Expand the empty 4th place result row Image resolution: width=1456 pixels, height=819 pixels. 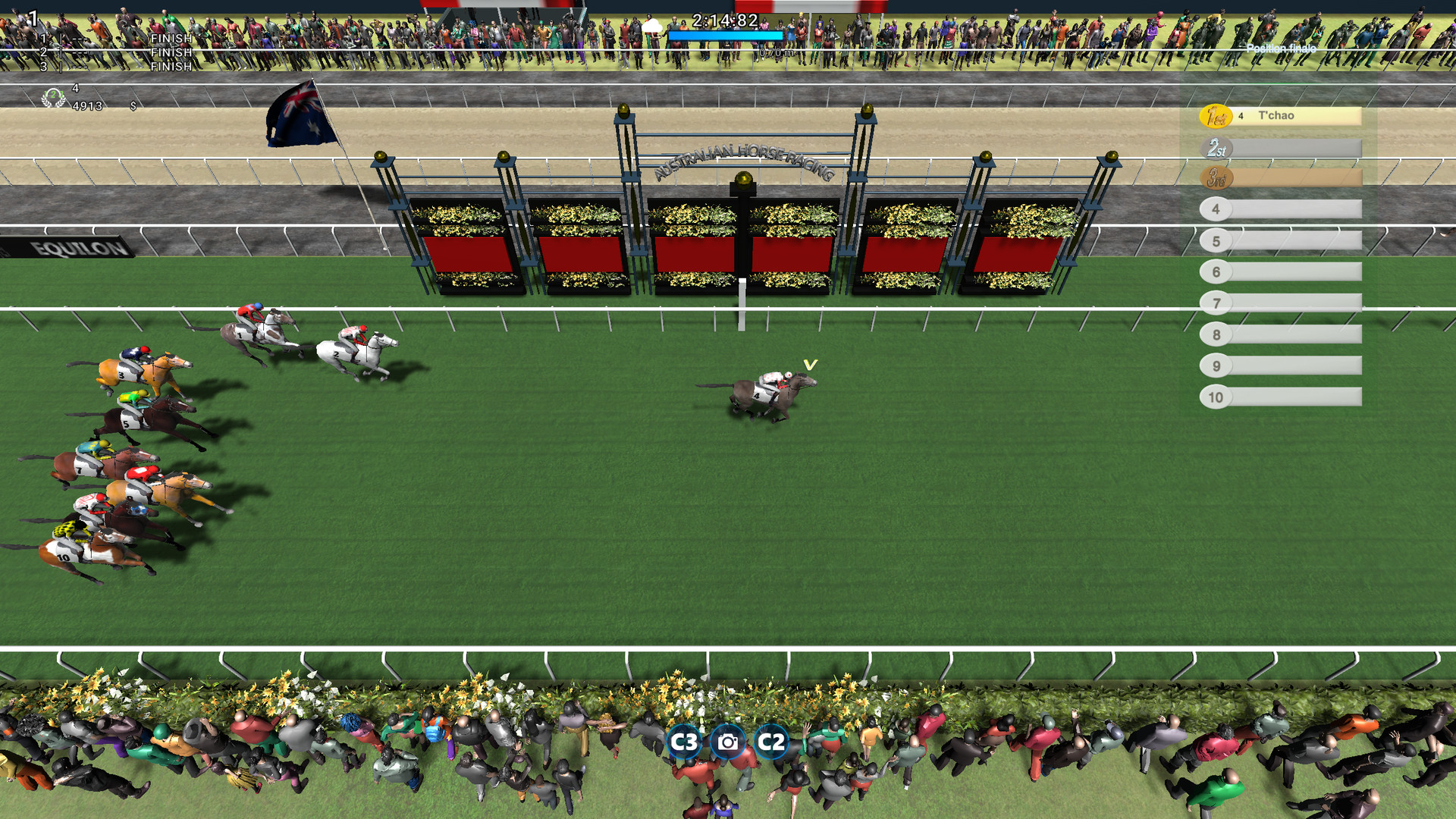(1282, 209)
